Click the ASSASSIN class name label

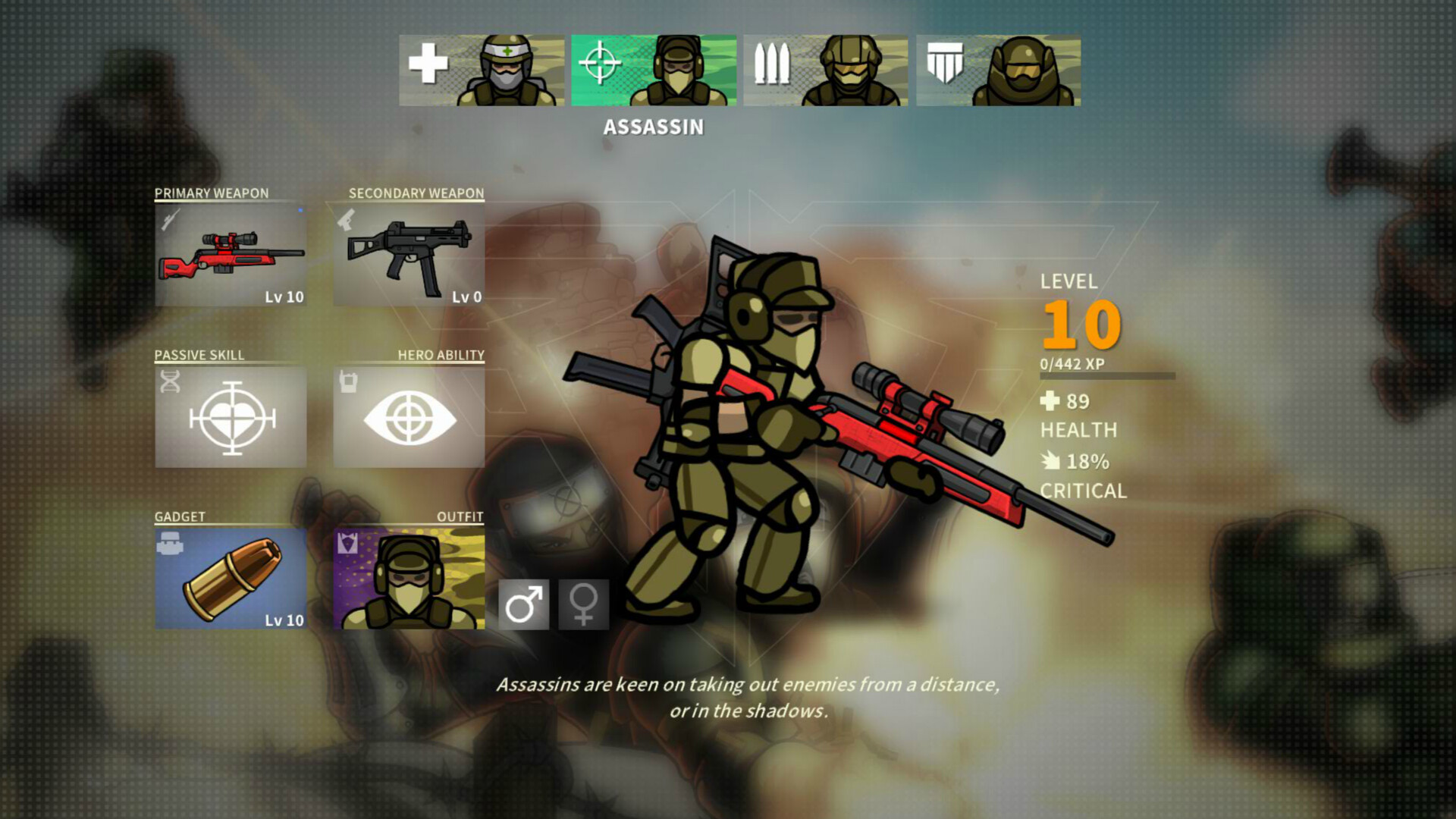click(x=653, y=127)
